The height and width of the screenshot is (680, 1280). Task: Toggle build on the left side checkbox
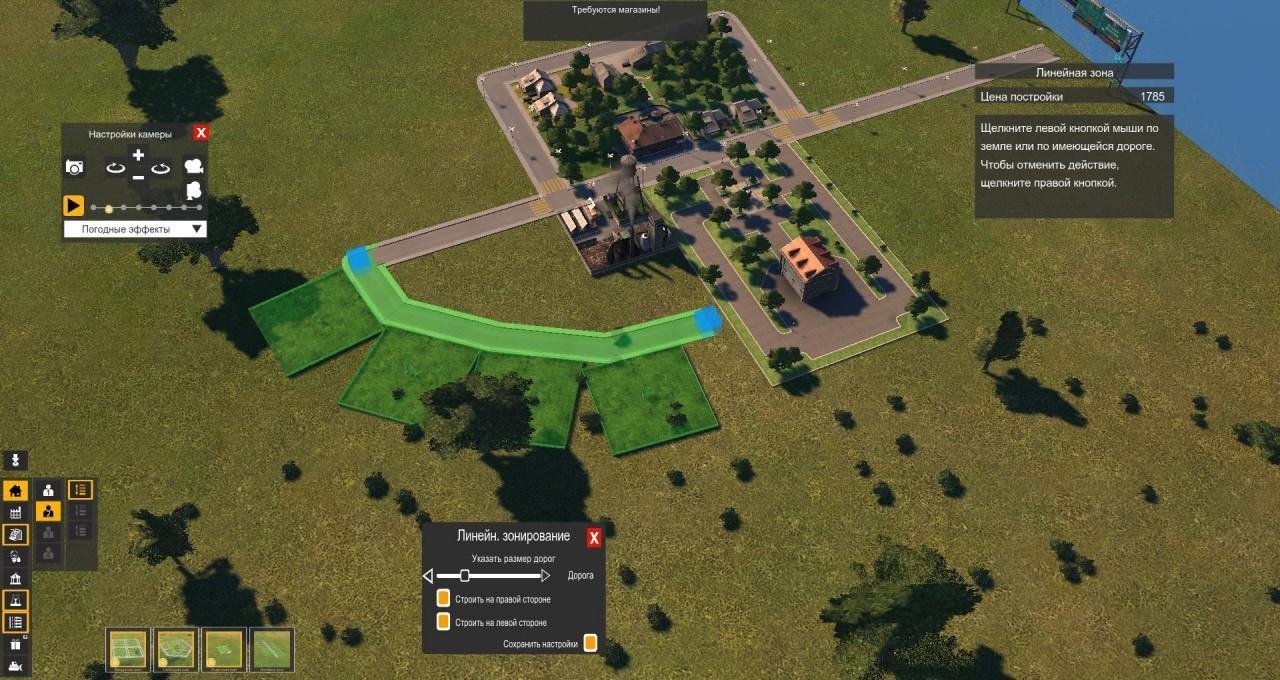pyautogui.click(x=443, y=622)
